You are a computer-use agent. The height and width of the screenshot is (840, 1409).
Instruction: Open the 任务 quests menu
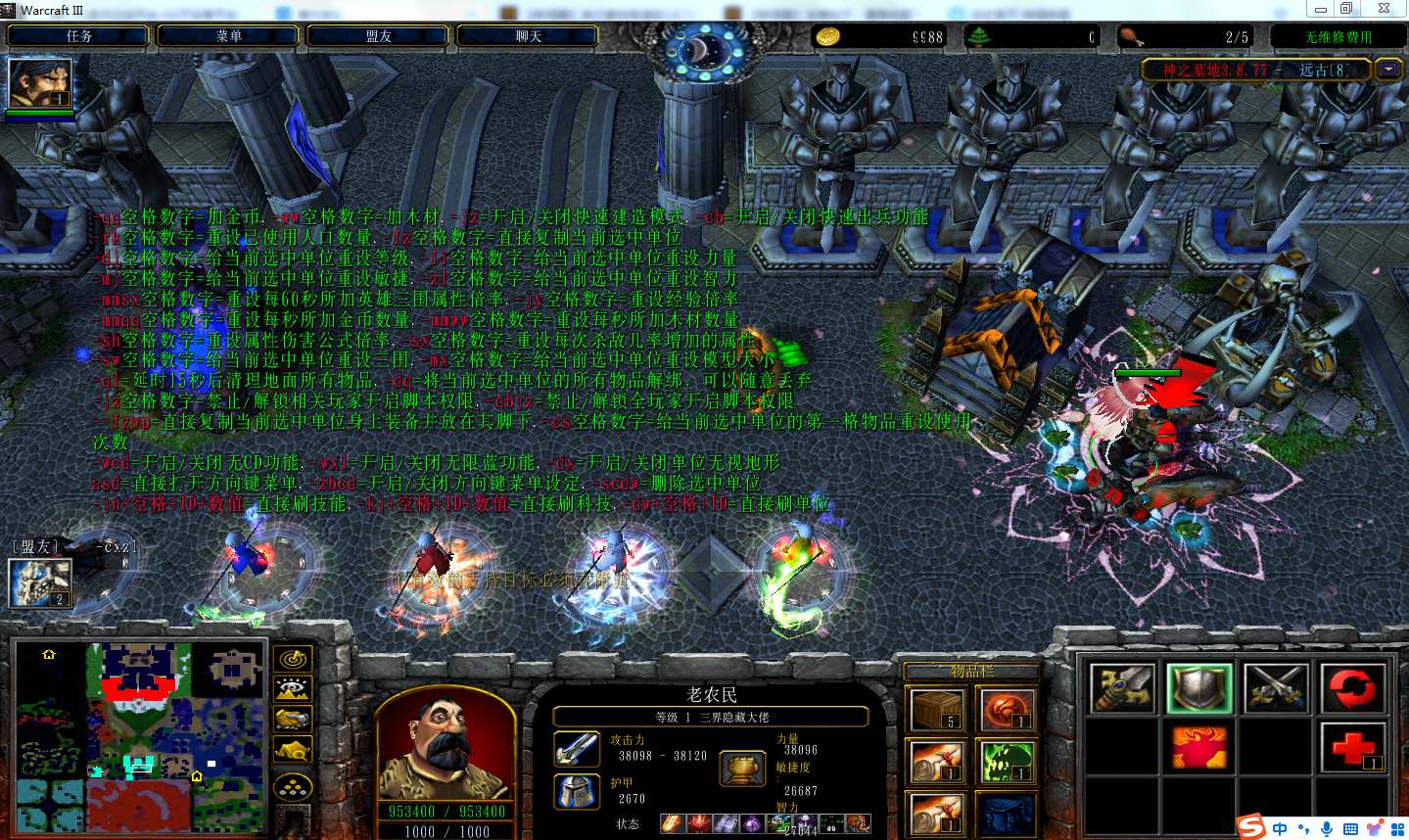click(78, 36)
